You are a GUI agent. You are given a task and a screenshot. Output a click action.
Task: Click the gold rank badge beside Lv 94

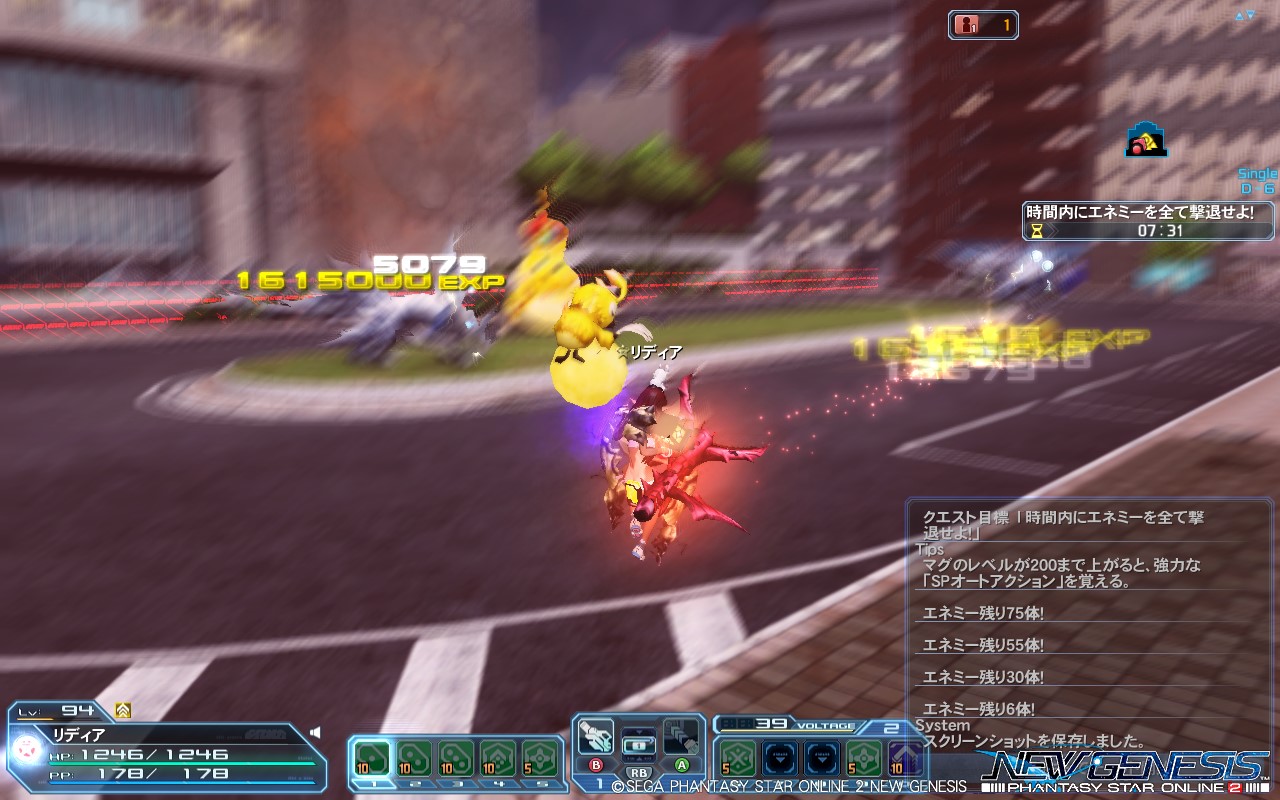click(122, 710)
